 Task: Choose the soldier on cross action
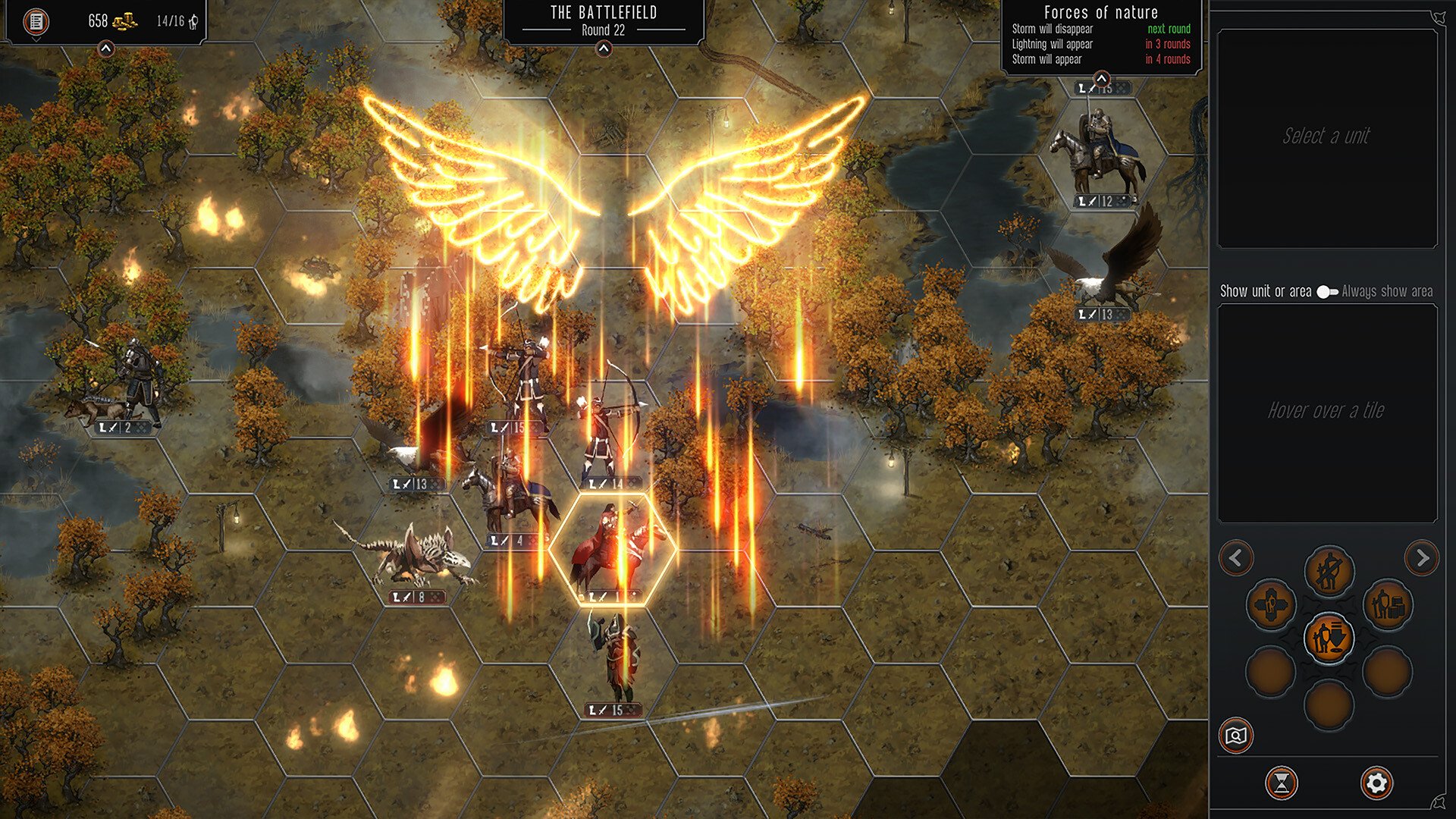coord(1270,605)
